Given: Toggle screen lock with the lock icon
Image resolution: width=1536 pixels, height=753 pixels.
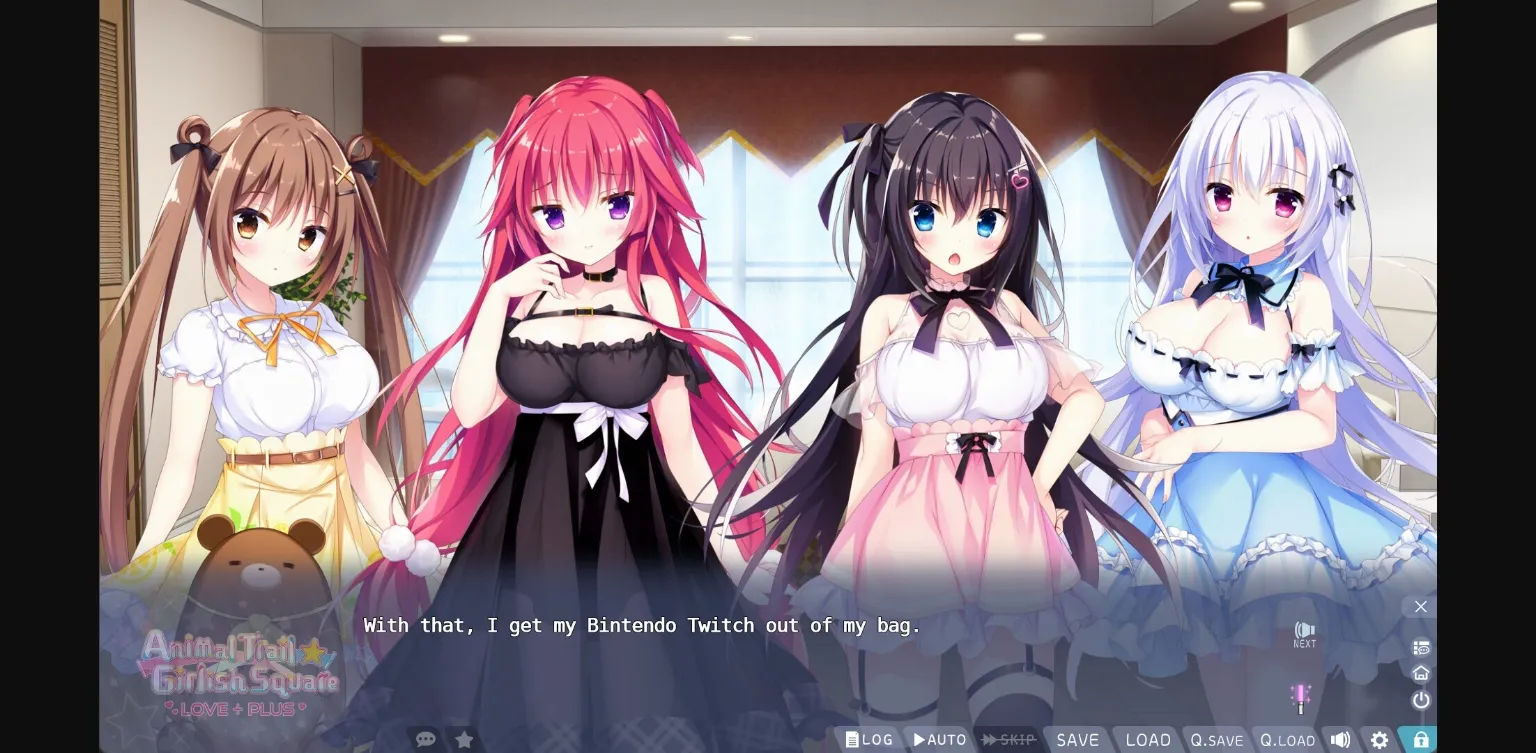Looking at the screenshot, I should (1419, 738).
